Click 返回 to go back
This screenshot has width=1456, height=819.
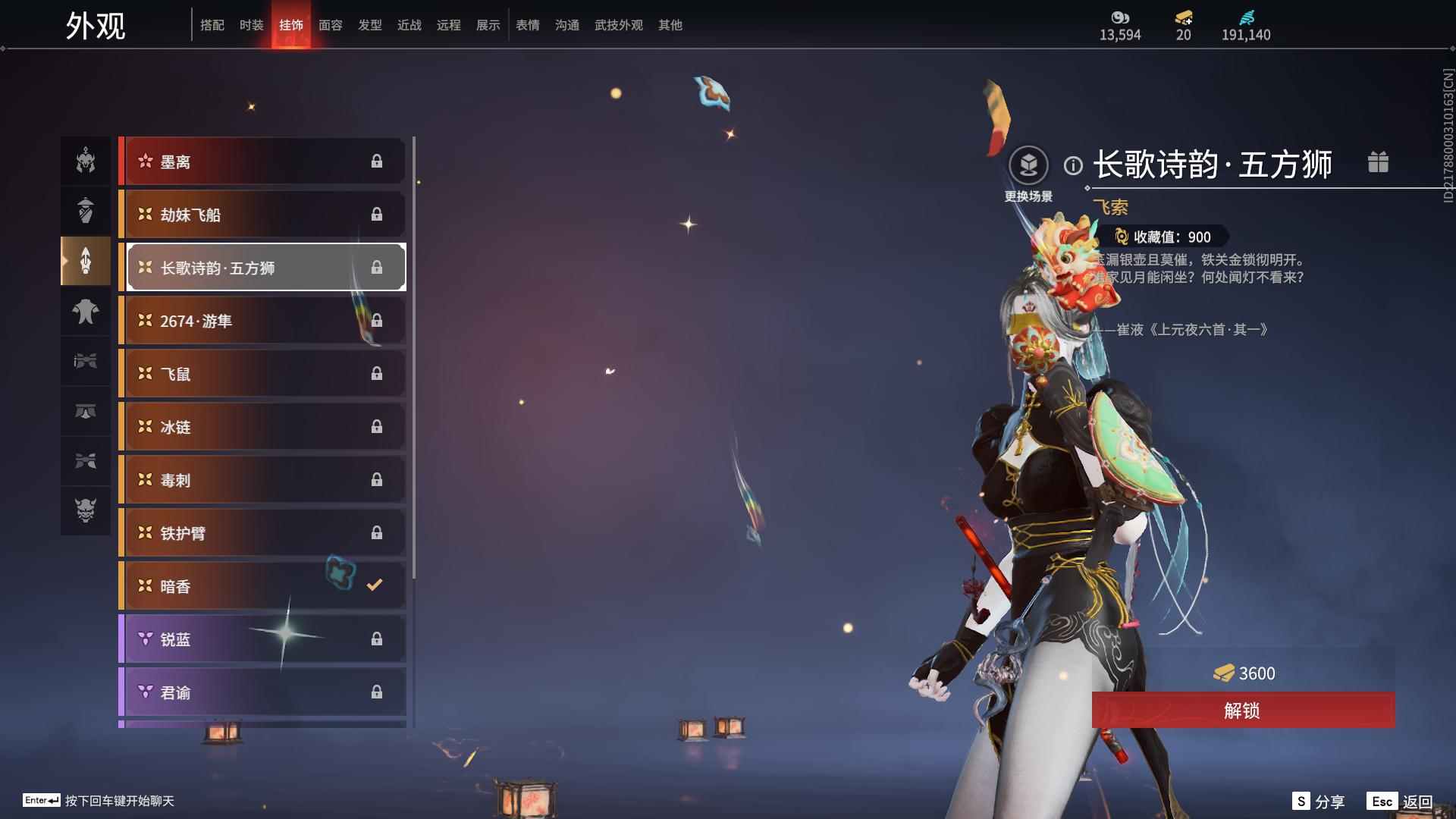pos(1400,802)
